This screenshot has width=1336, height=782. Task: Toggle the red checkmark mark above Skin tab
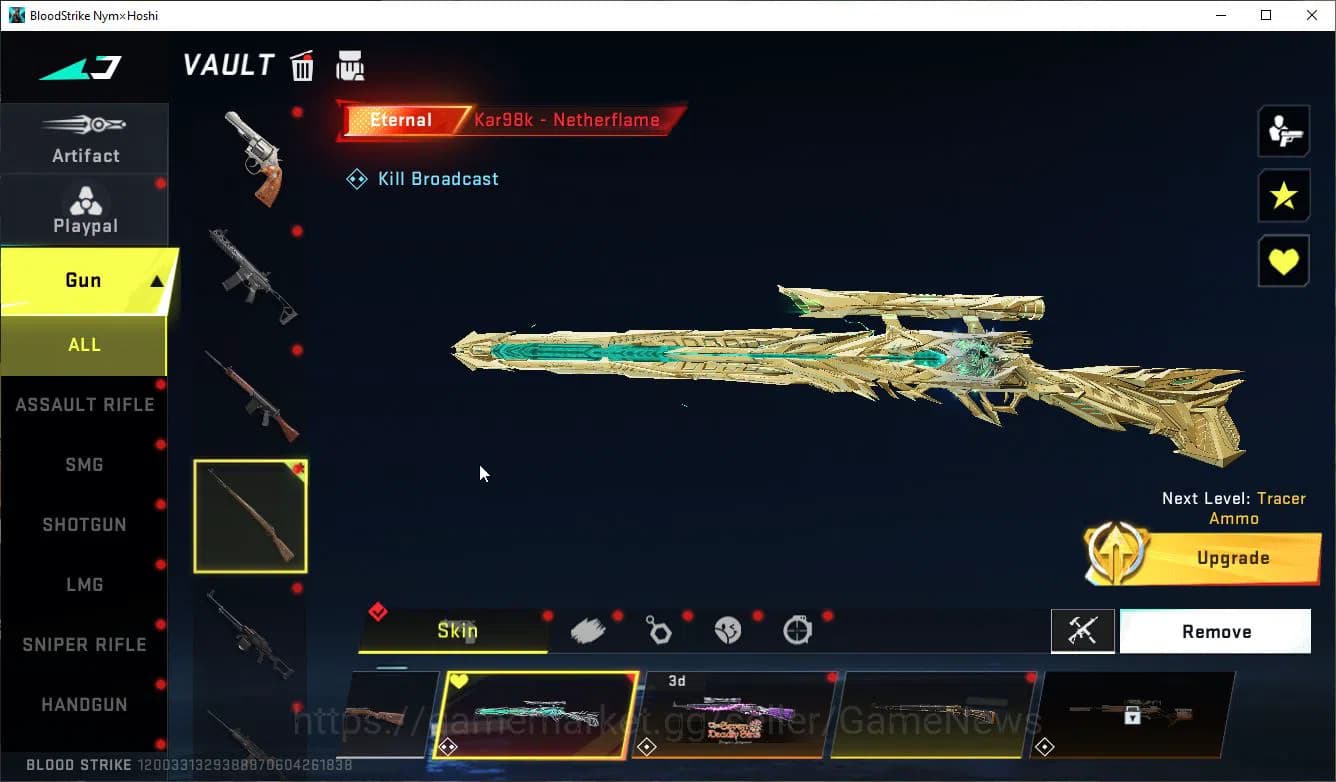(378, 611)
